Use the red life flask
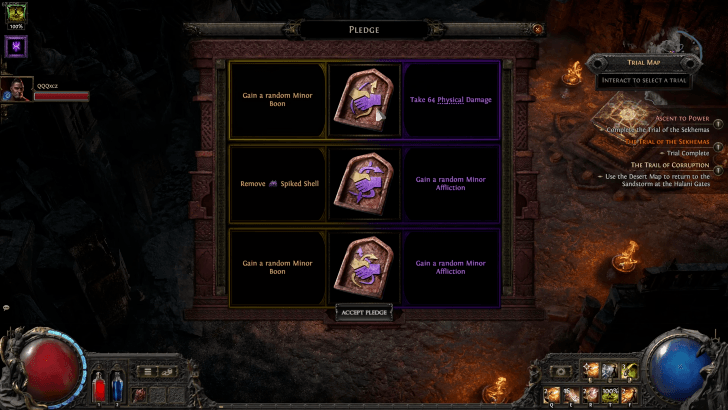Viewport: 728px width, 410px height. coord(98,386)
